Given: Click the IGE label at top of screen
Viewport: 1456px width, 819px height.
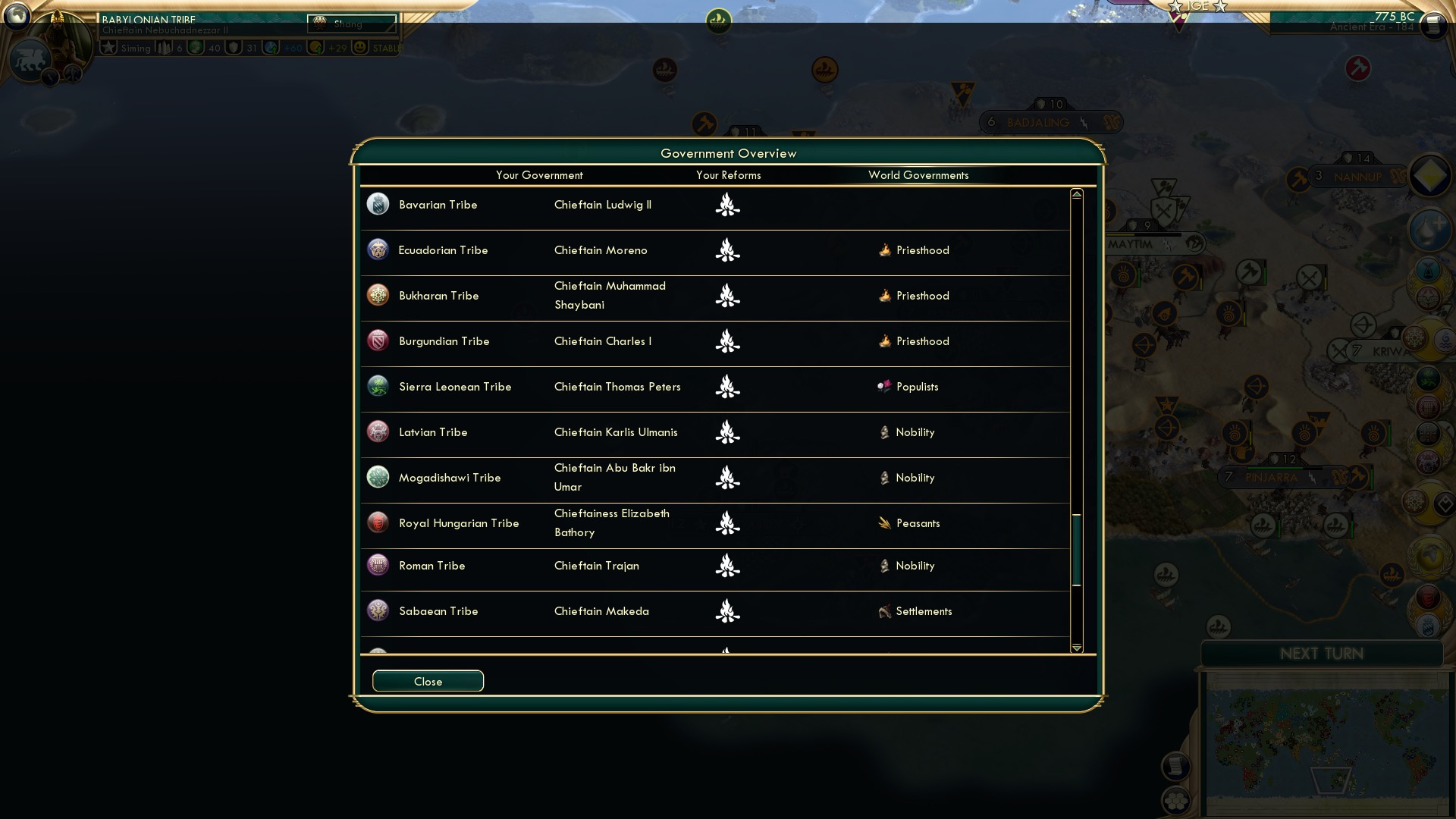Looking at the screenshot, I should [x=1198, y=8].
